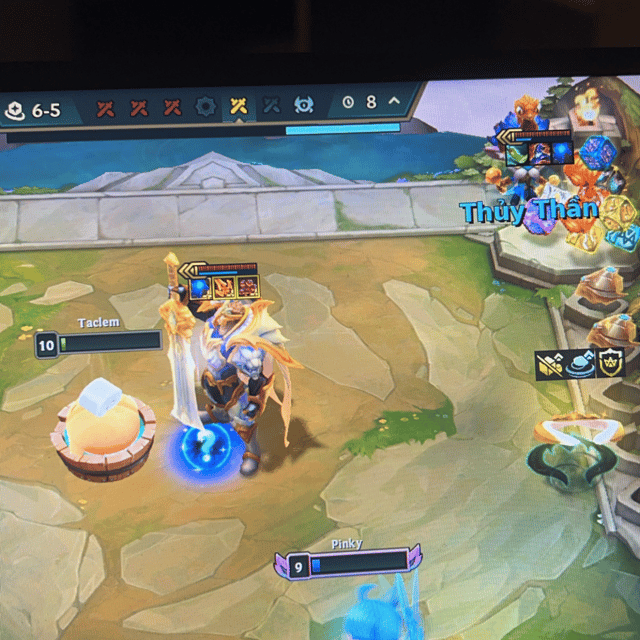
Task: Select the gear-shaped round icon in stage tracker
Action: pyautogui.click(x=206, y=106)
